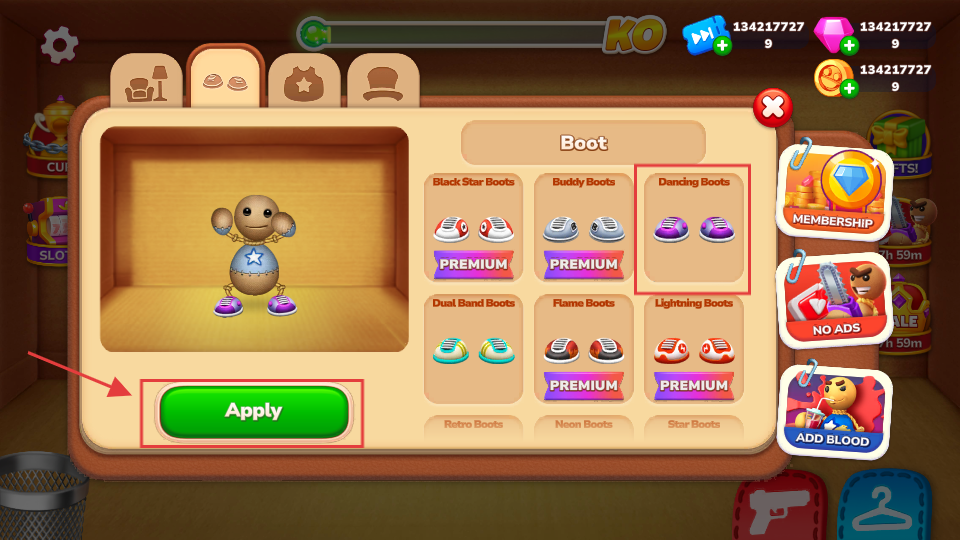Open the clothes hanger wardrobe button

tap(883, 508)
